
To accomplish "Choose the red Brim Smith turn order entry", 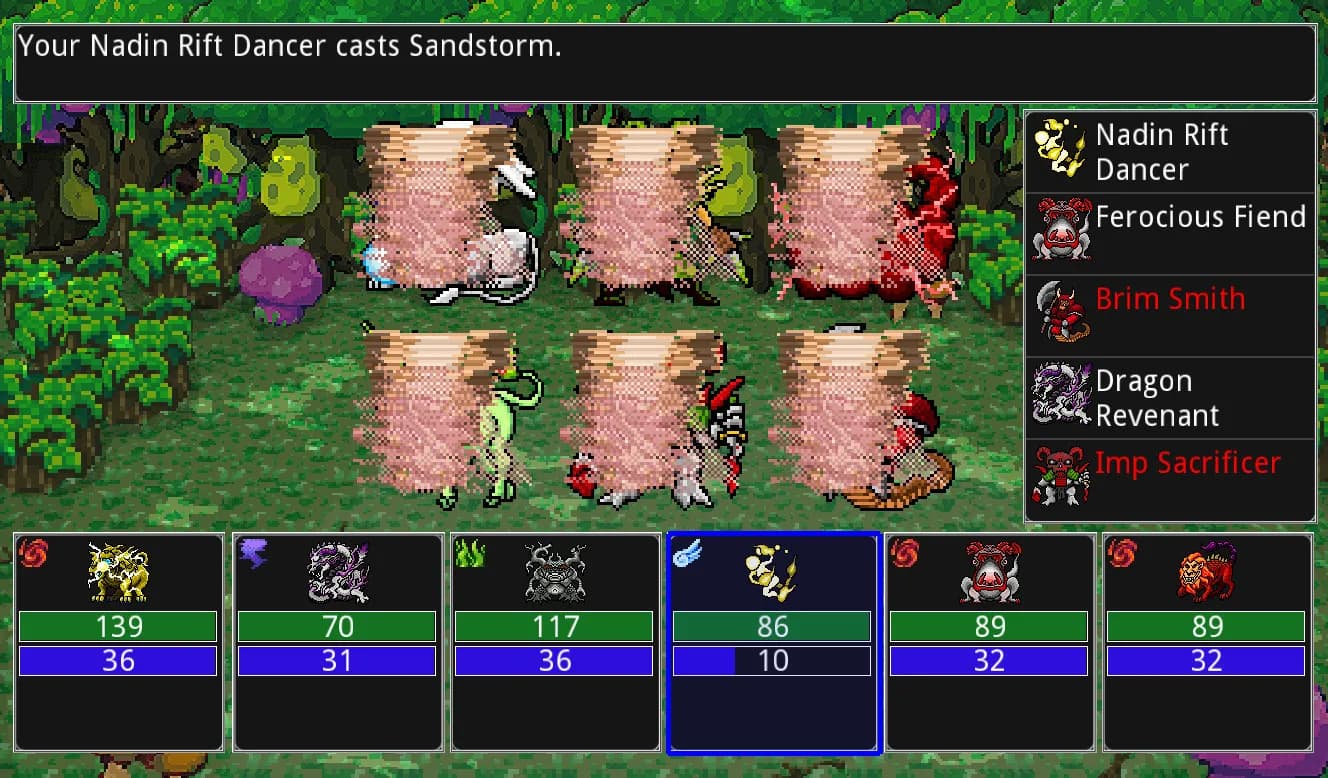I will (x=1169, y=315).
